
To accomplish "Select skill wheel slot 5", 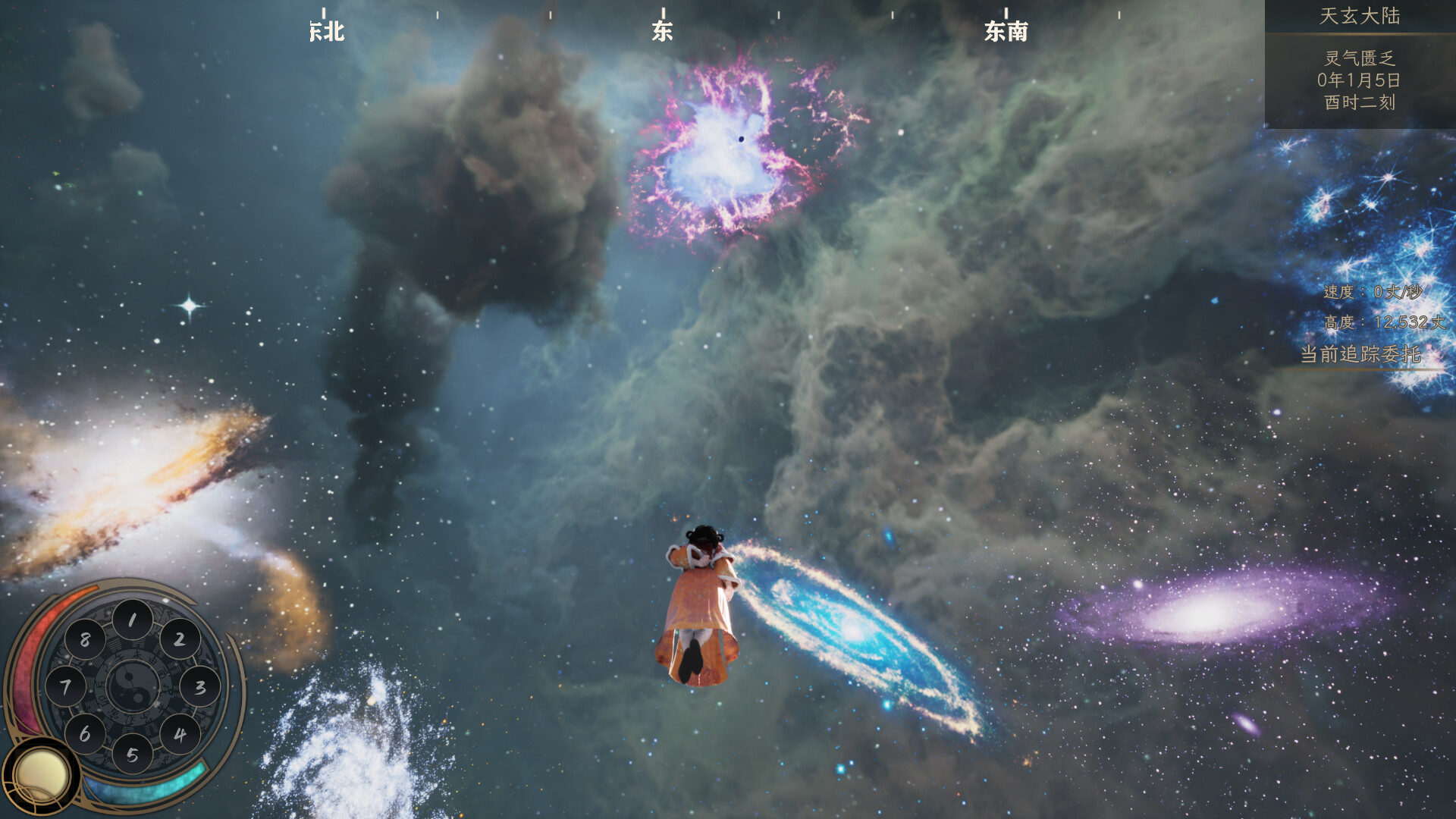I will point(132,755).
